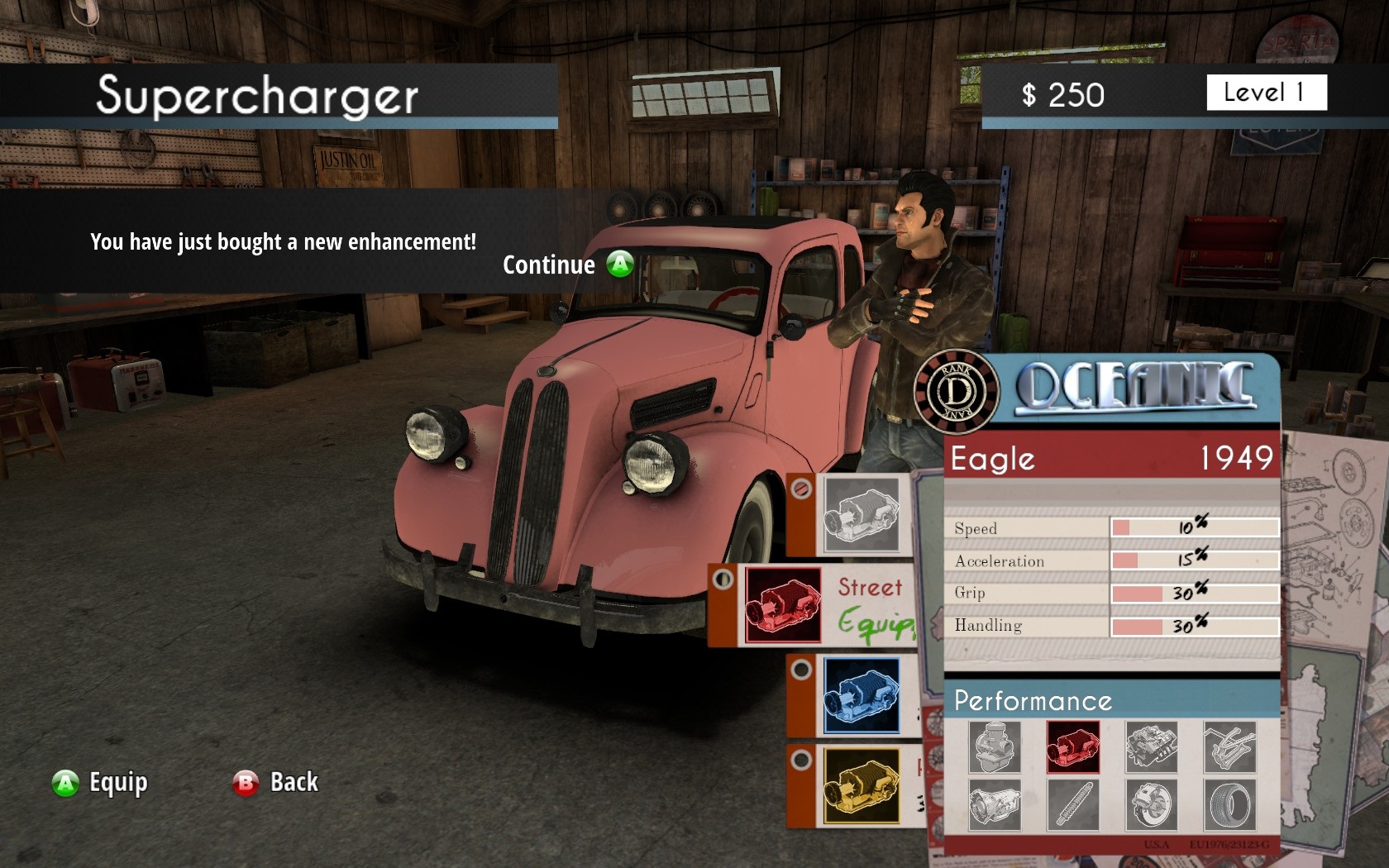The height and width of the screenshot is (868, 1389).
Task: Select the blue supercharger upgrade
Action: [x=861, y=696]
